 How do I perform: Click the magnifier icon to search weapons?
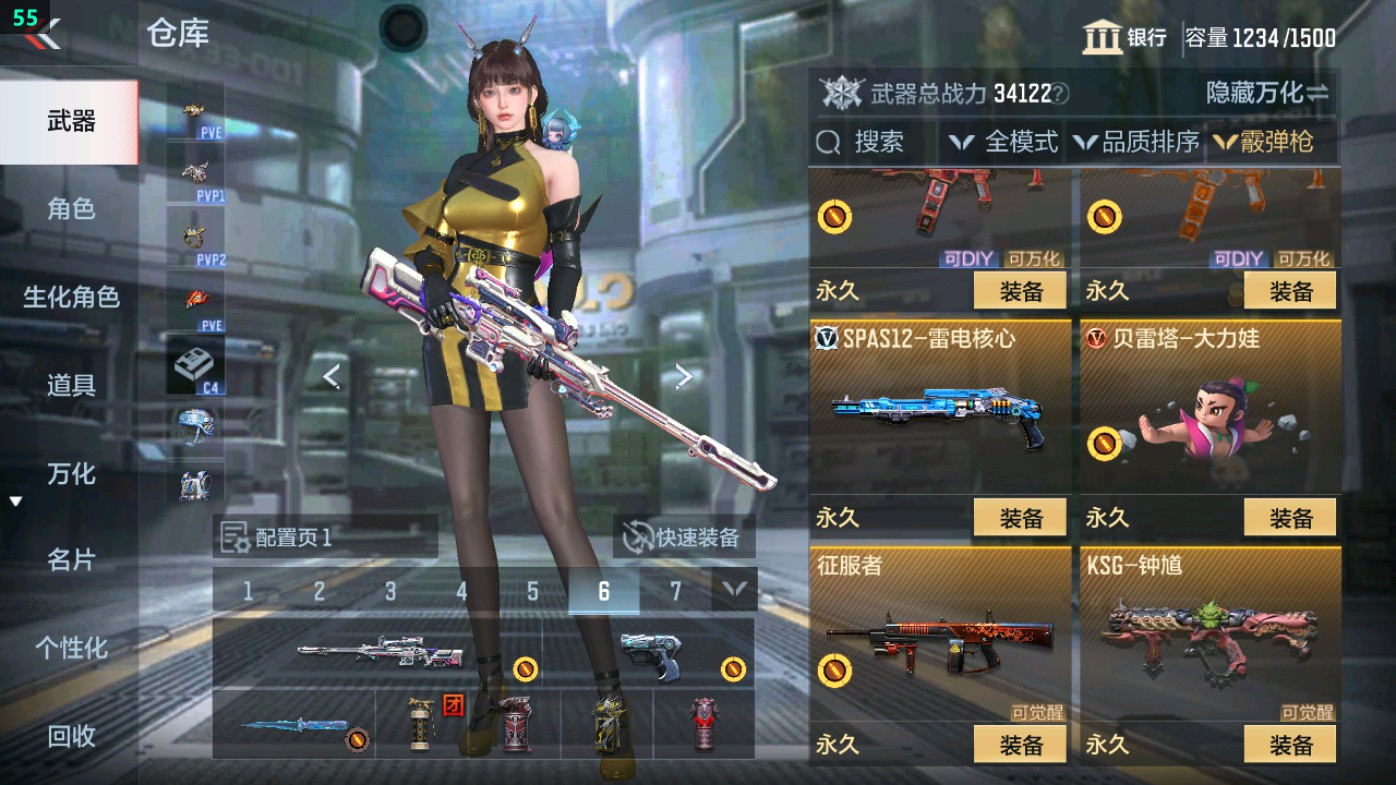coord(831,142)
